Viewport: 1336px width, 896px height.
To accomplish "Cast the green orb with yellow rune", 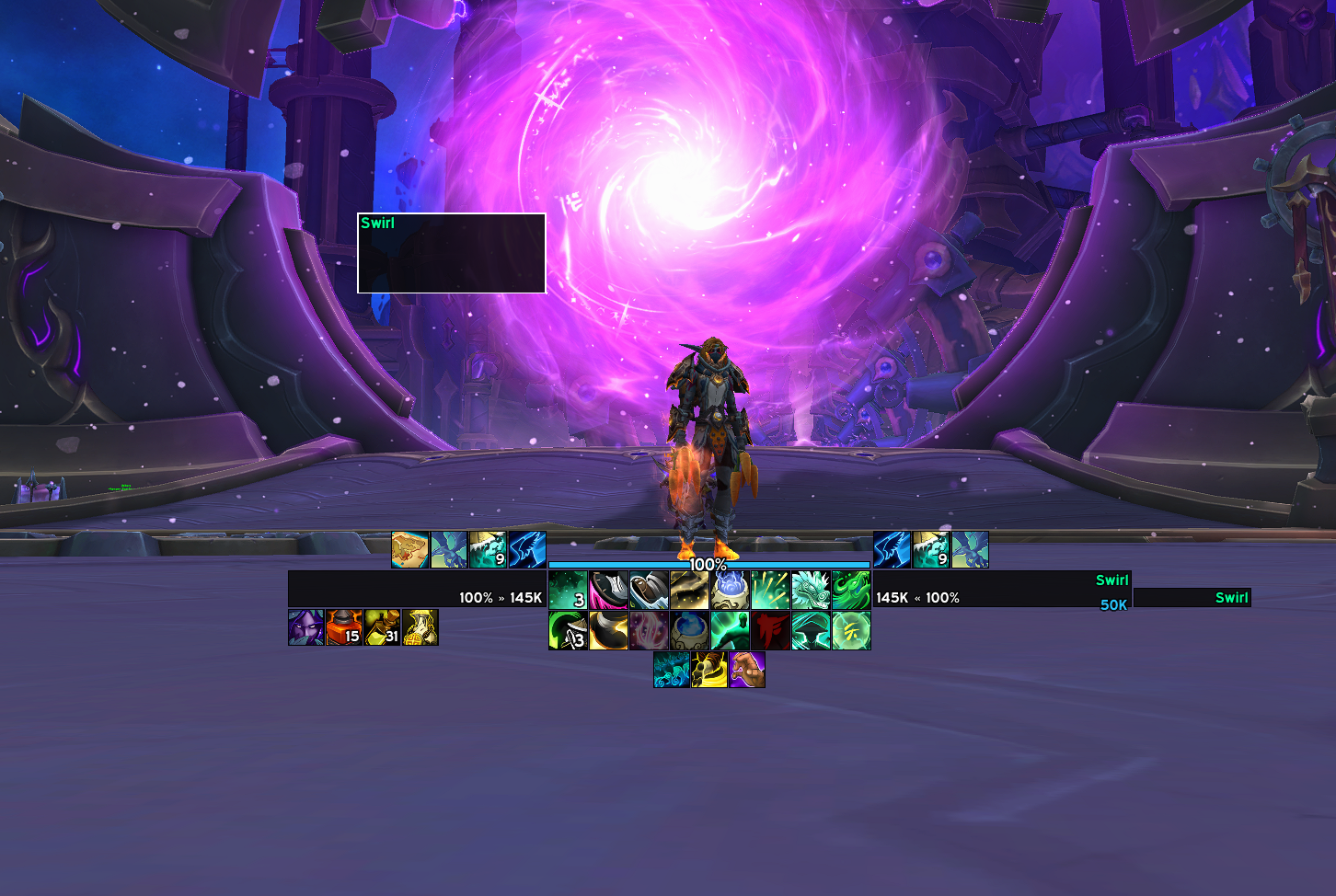I will 851,631.
